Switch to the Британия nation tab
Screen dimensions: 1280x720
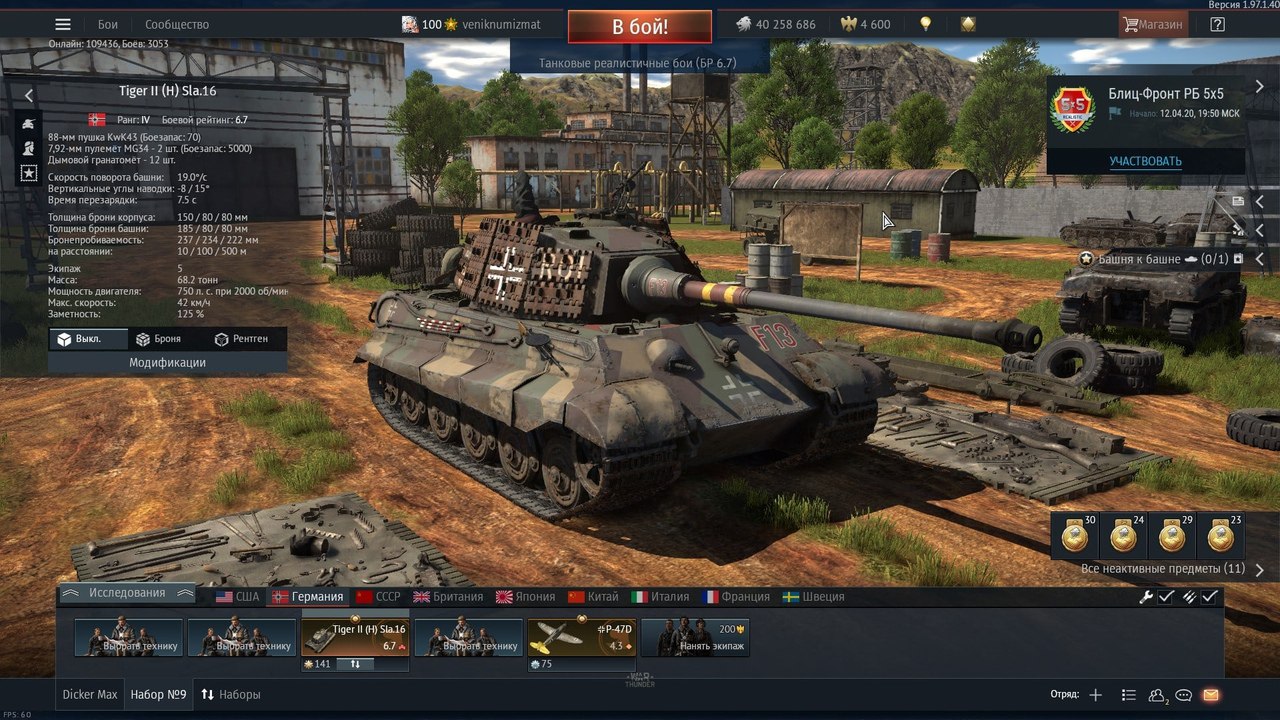click(x=448, y=596)
